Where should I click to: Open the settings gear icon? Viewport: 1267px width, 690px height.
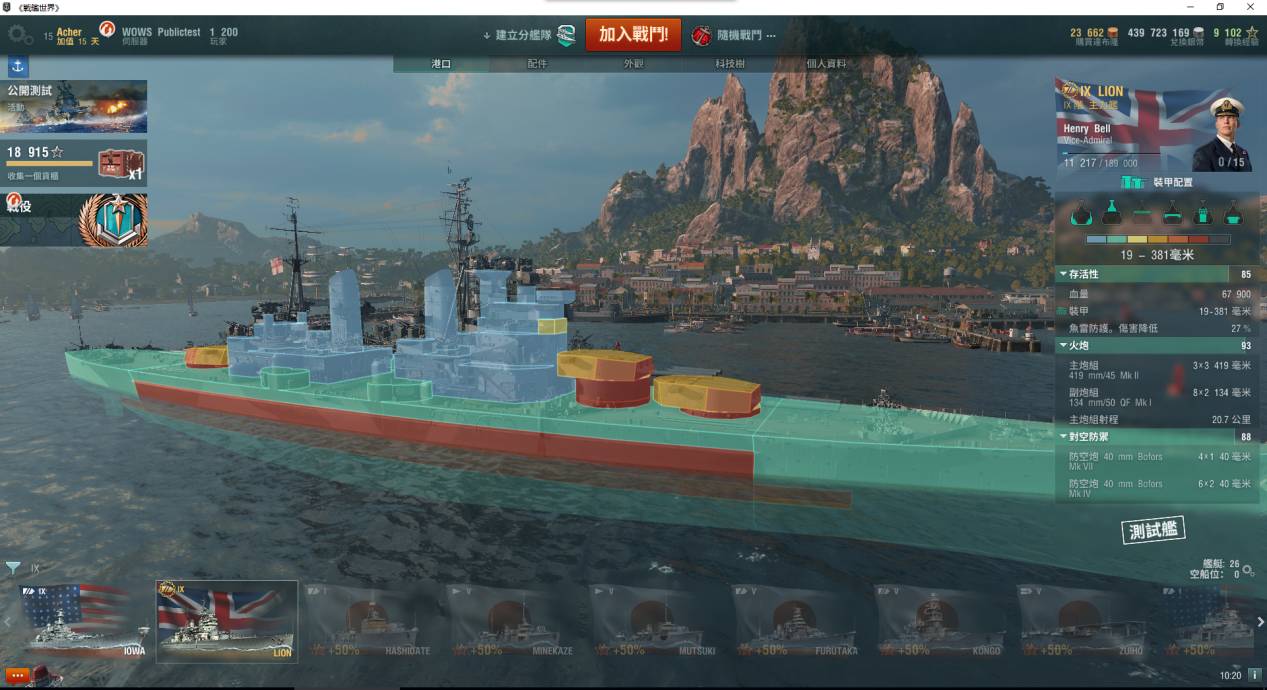click(20, 35)
